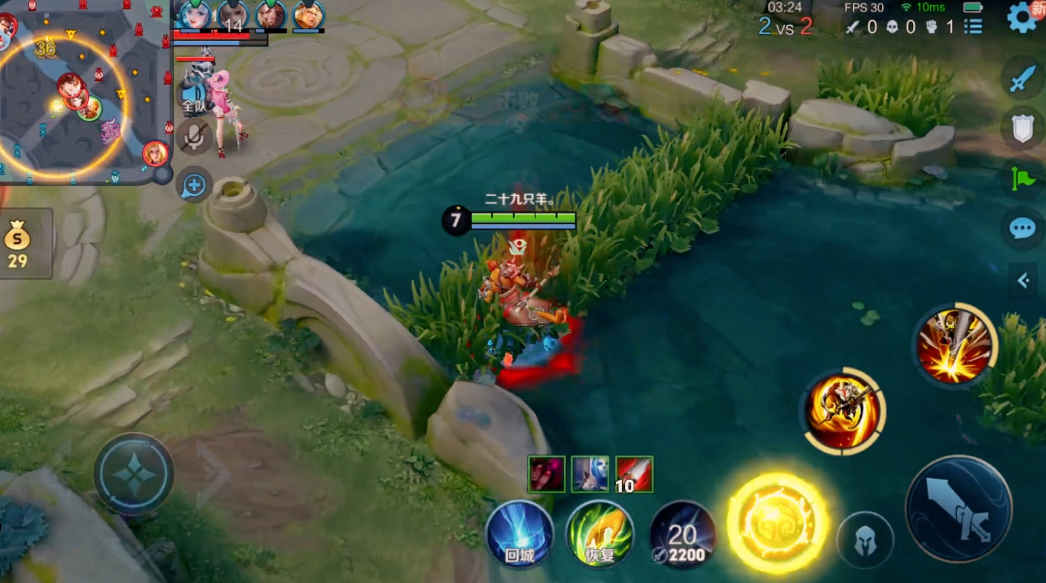Toggle the muted microphone icon
The image size is (1046, 583).
click(194, 136)
